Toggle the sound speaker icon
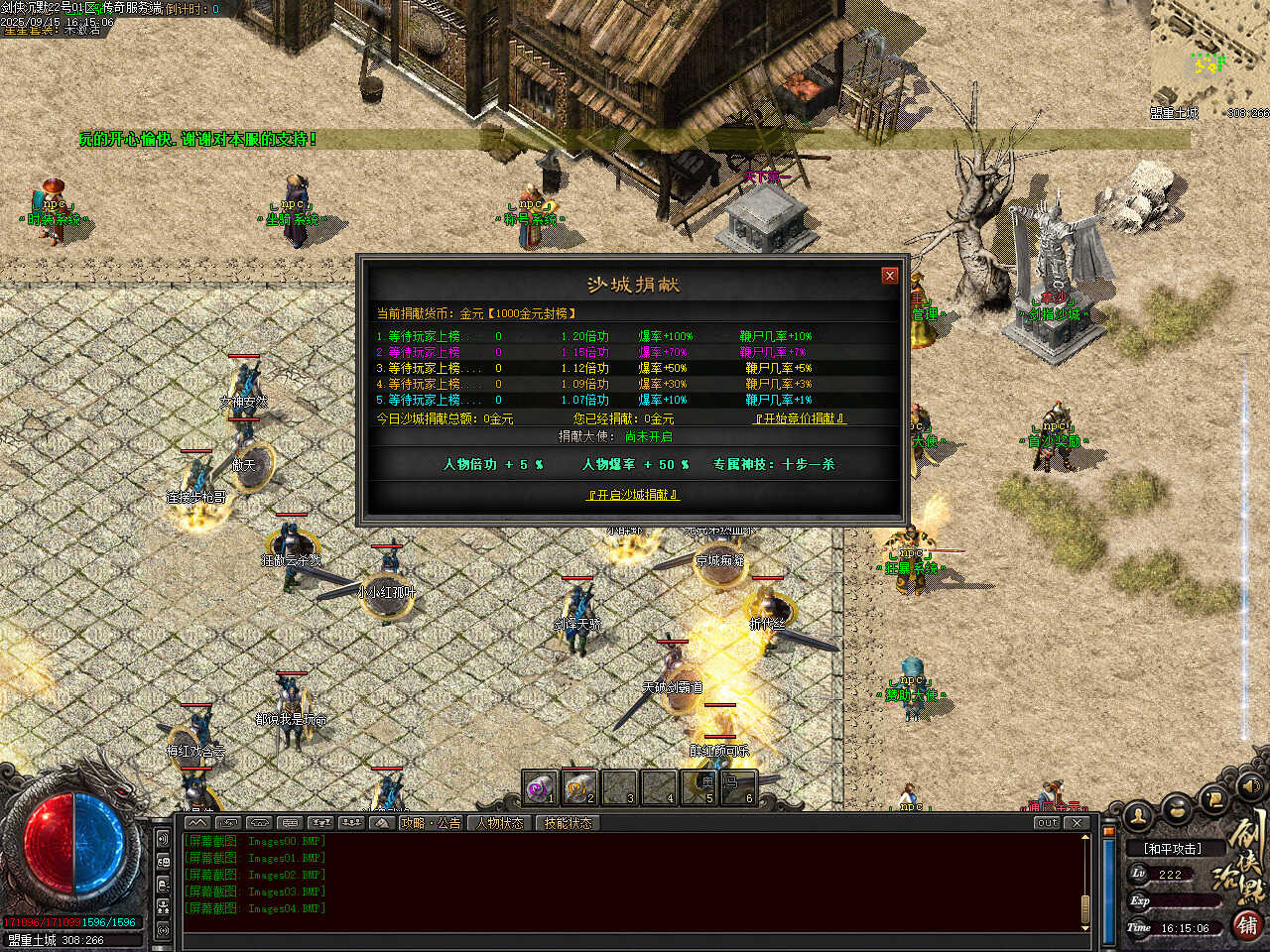The width and height of the screenshot is (1270, 952). point(1250,786)
